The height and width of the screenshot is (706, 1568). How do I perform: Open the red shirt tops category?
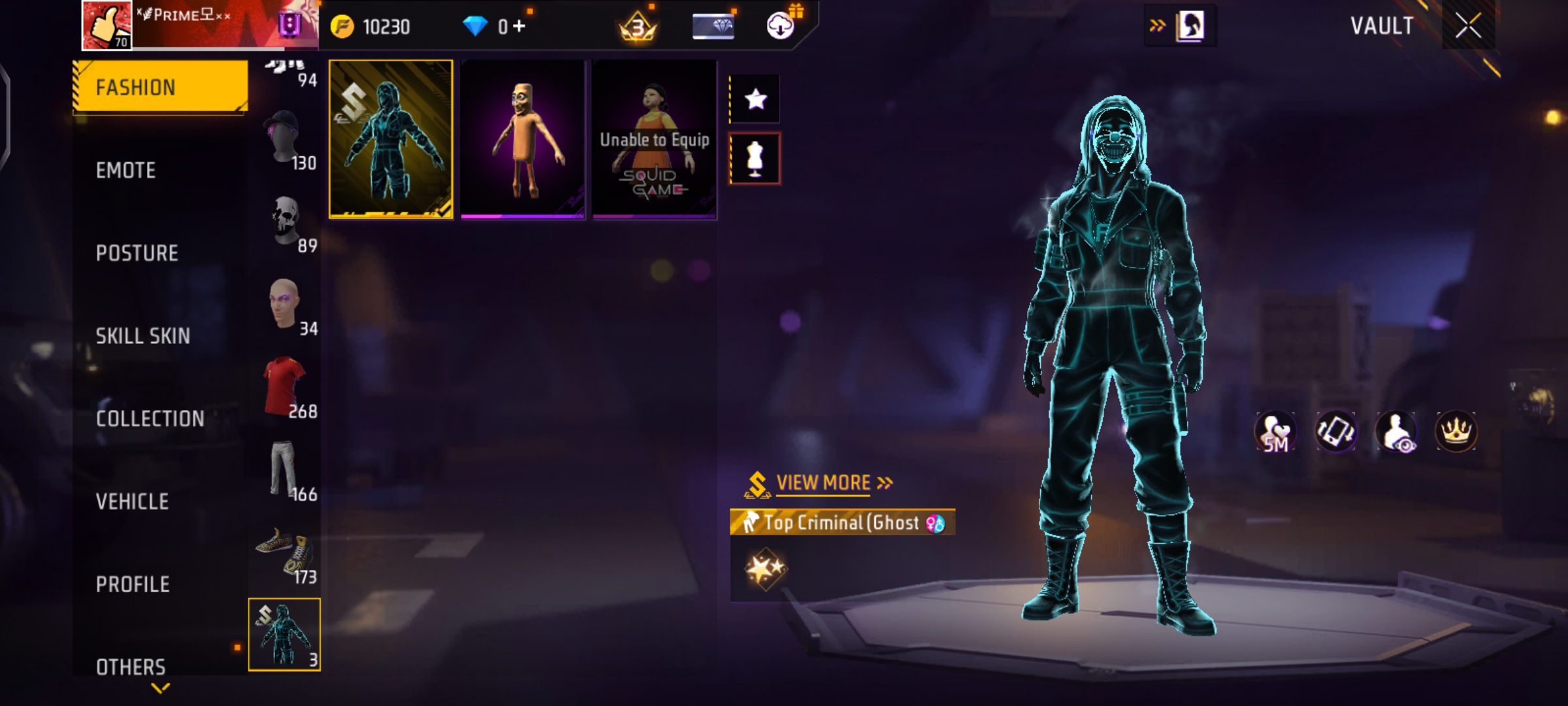point(286,387)
